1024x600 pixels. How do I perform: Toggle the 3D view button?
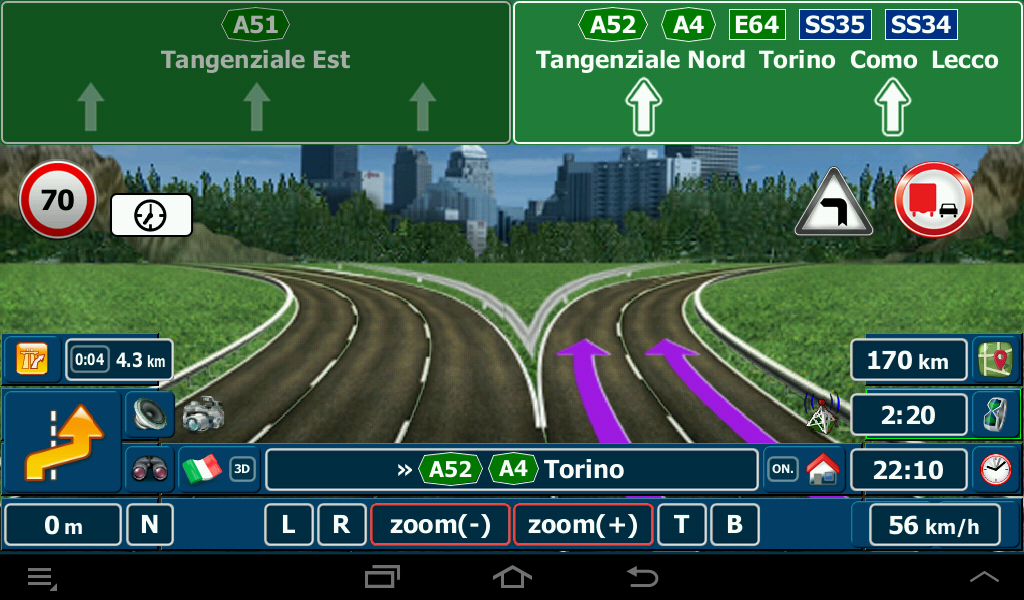point(242,469)
